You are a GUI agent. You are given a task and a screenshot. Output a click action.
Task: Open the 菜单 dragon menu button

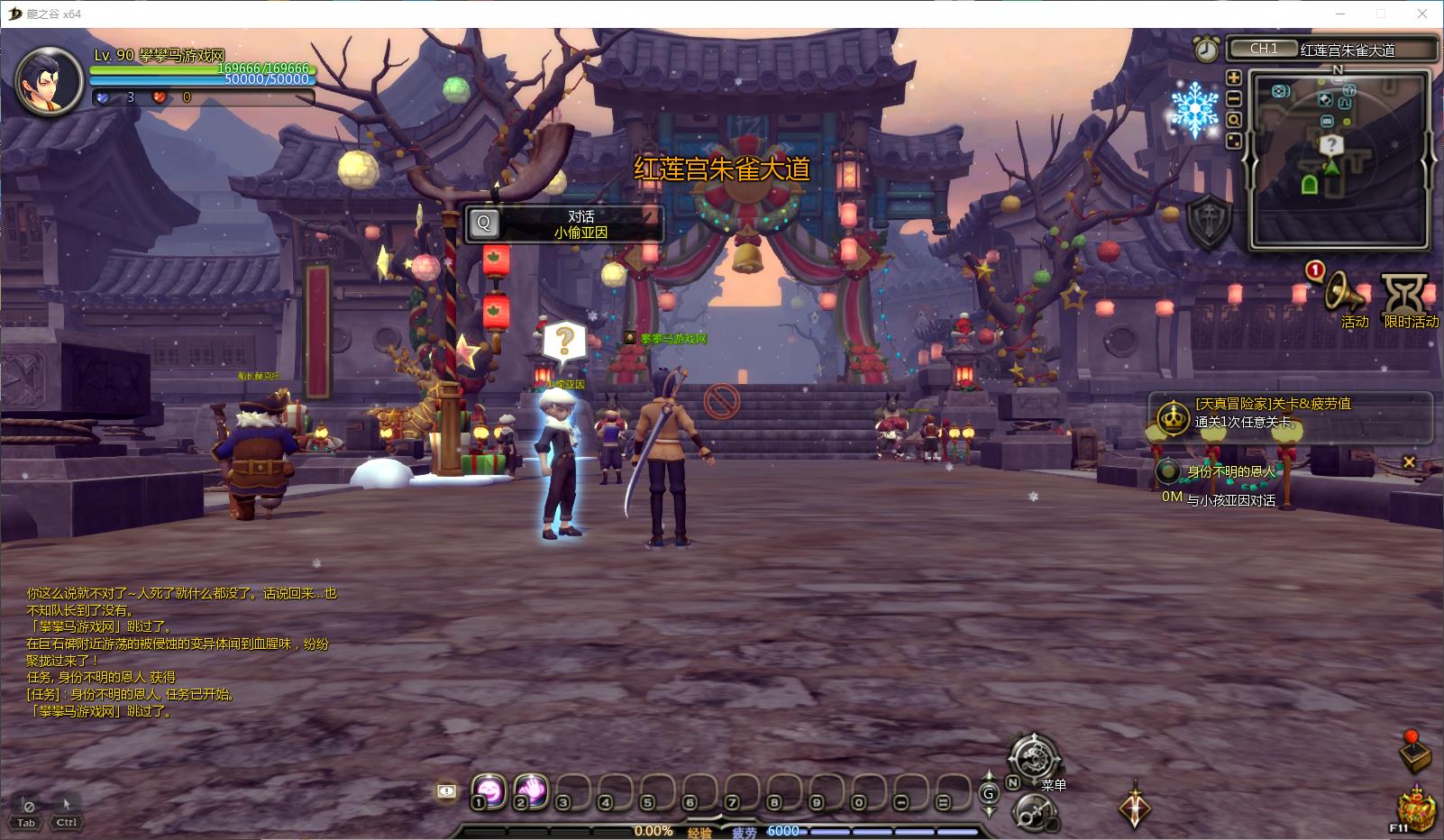pos(1033,758)
